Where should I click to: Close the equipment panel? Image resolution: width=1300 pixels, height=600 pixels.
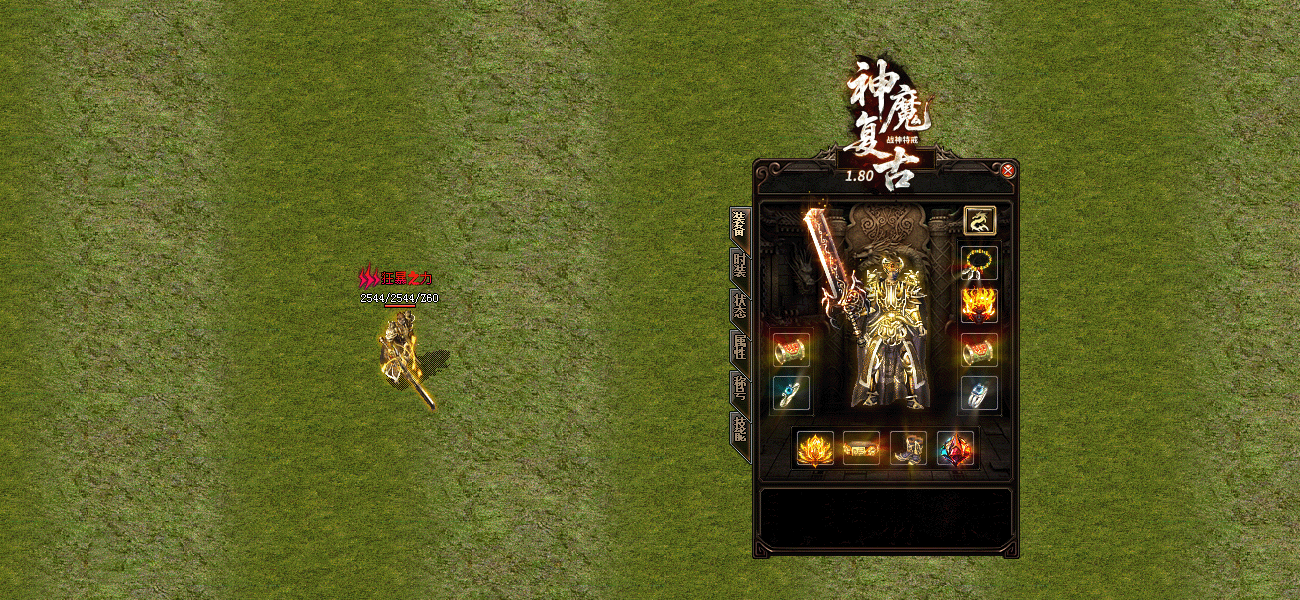[1008, 171]
